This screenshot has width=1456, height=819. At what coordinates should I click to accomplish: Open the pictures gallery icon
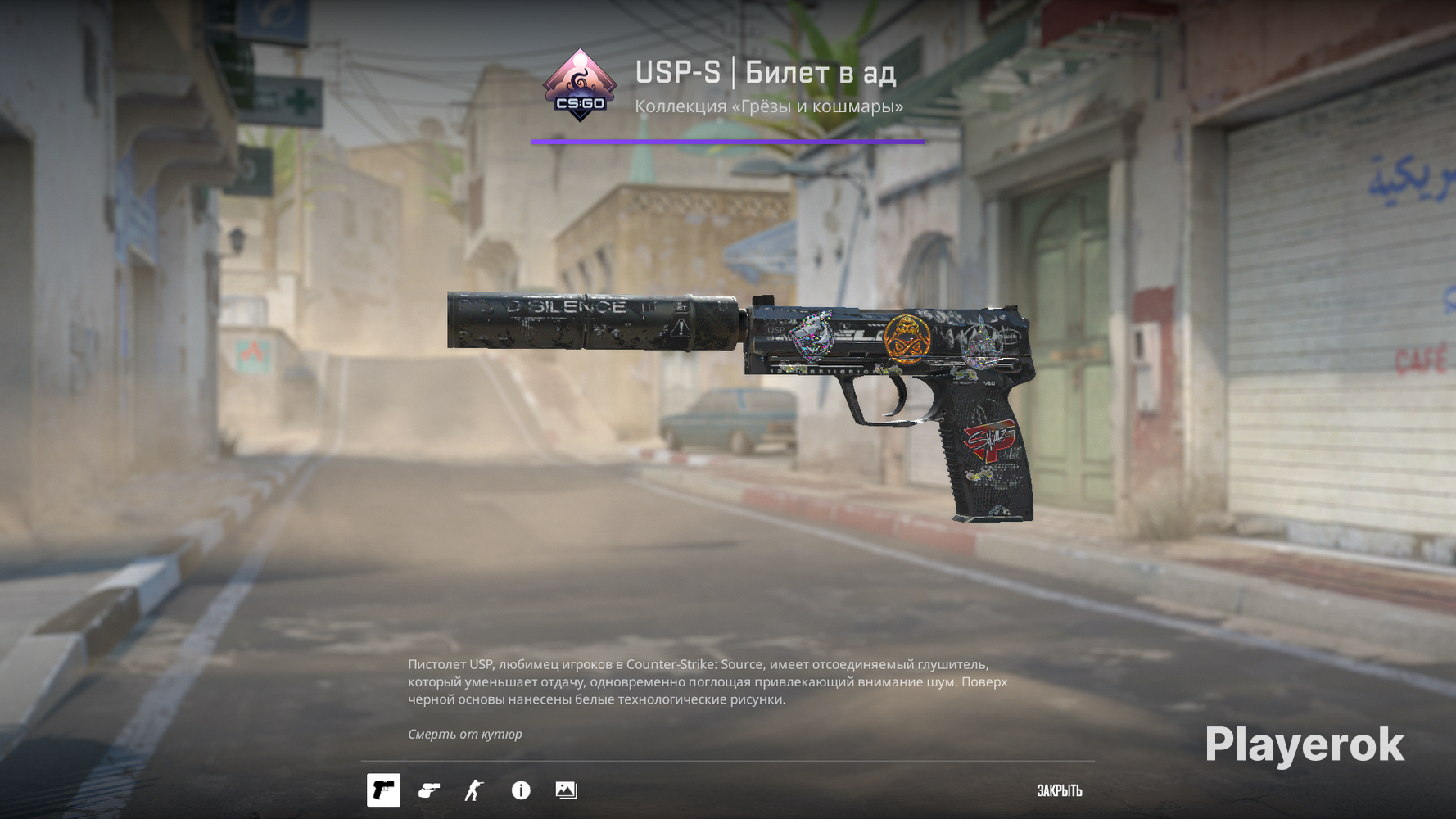click(x=566, y=790)
